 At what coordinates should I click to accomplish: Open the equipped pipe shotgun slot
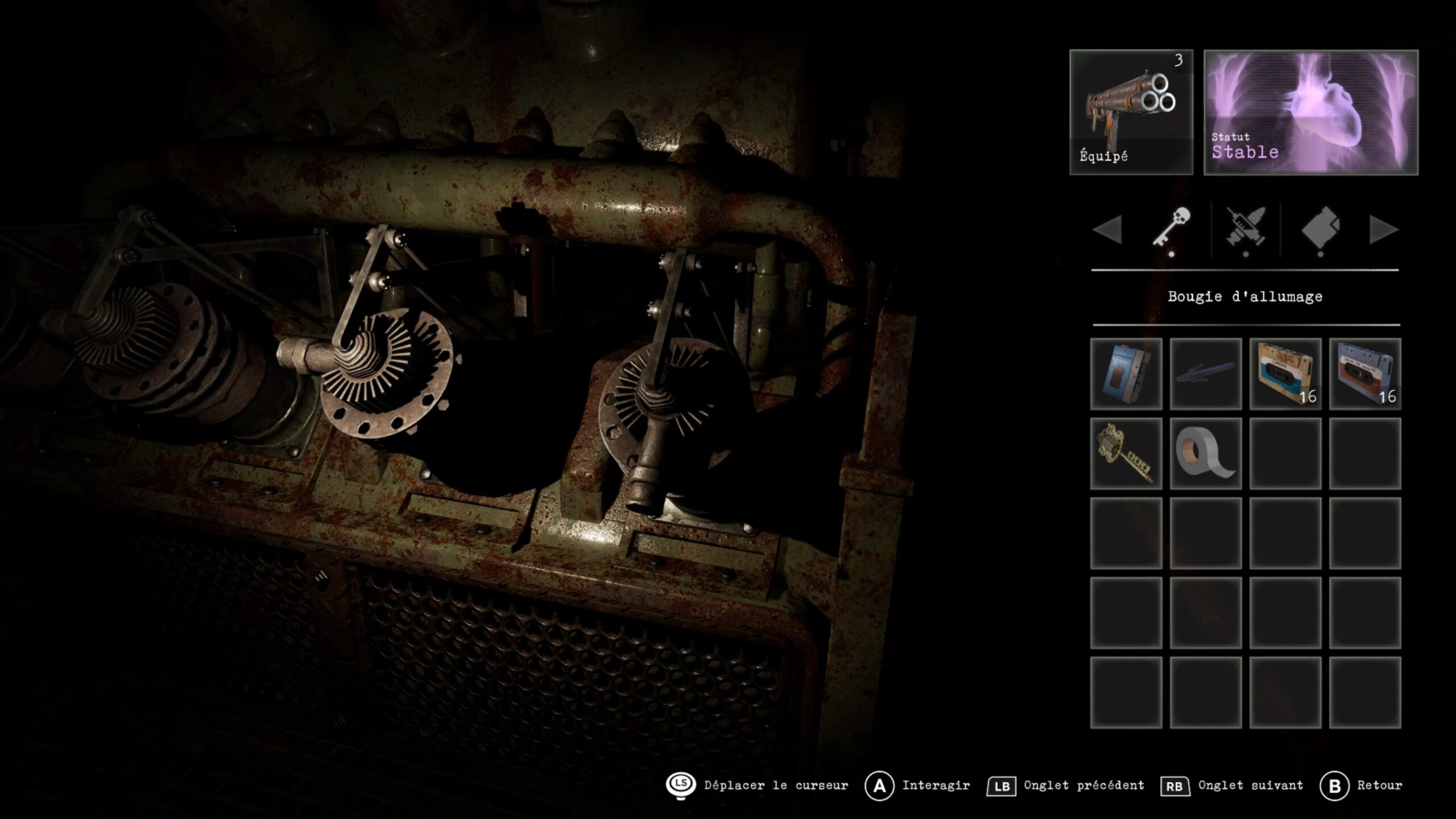tap(1131, 112)
